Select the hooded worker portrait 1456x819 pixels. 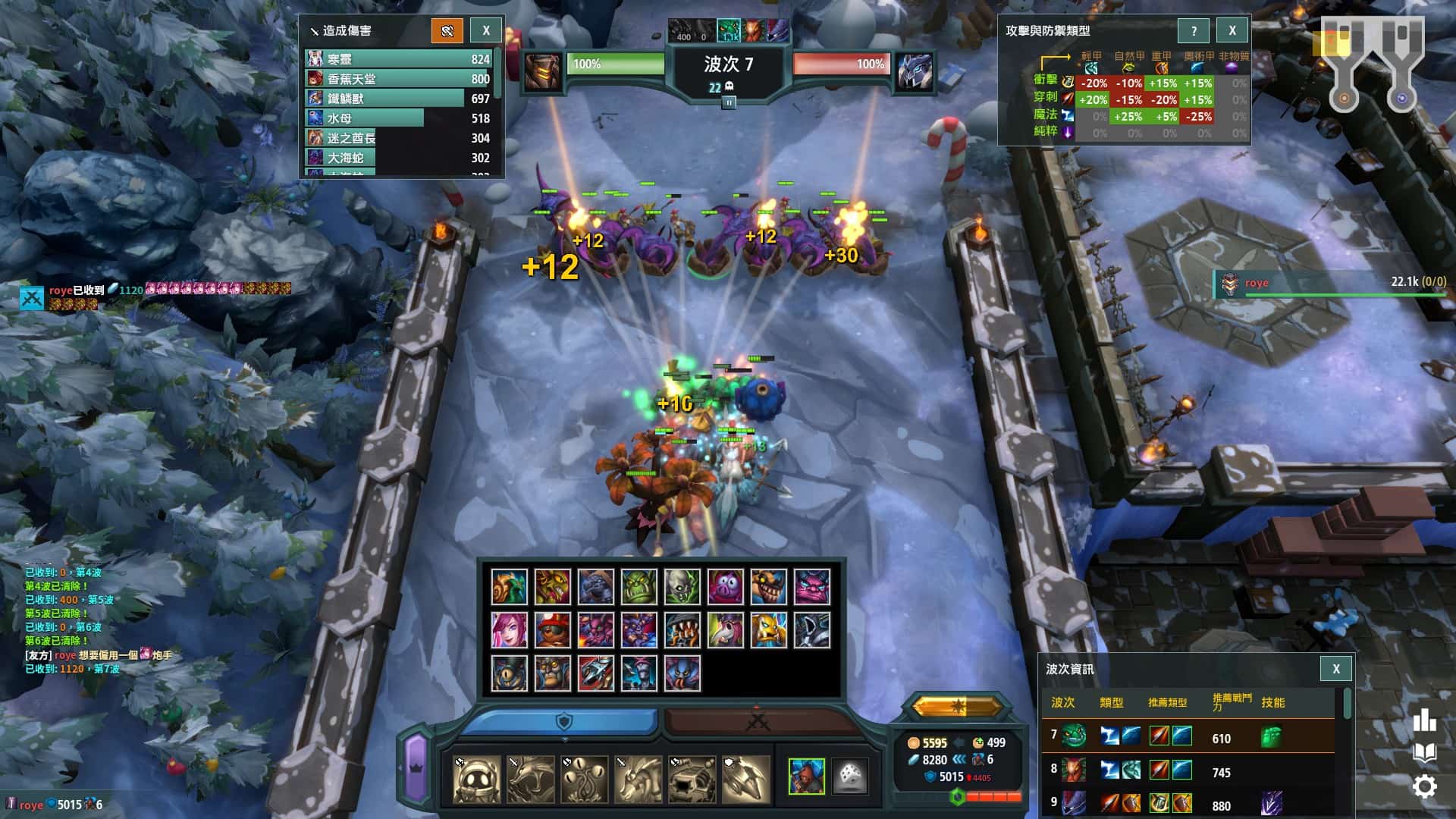pyautogui.click(x=806, y=777)
